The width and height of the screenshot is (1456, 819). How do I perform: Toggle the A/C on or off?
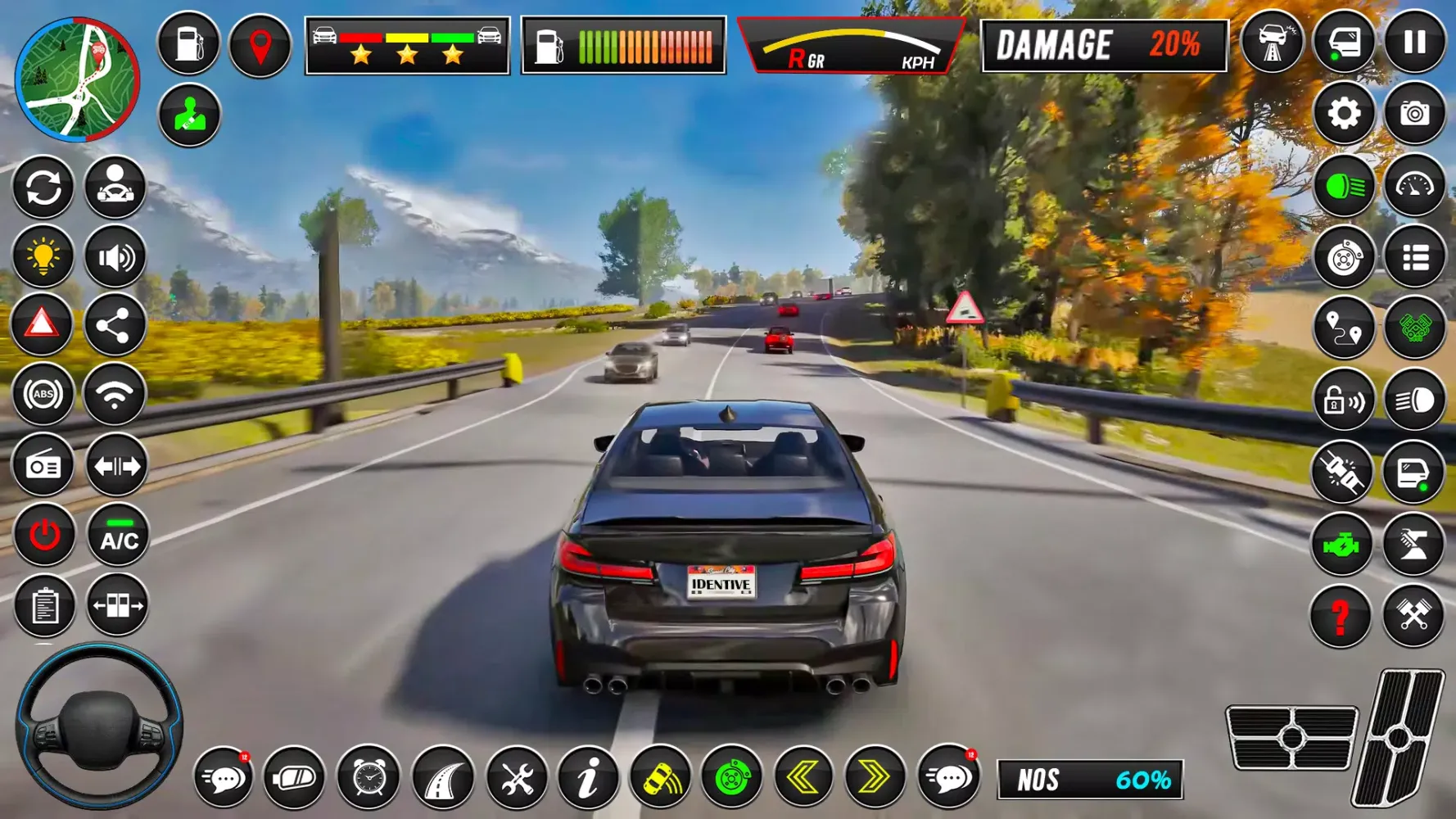click(115, 536)
